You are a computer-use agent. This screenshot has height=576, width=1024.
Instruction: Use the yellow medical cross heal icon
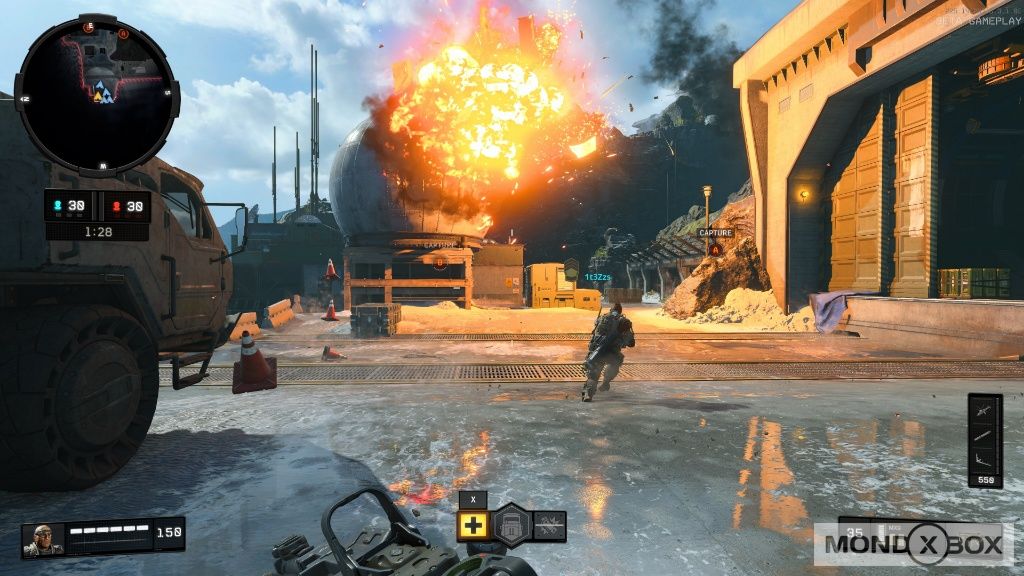click(473, 526)
